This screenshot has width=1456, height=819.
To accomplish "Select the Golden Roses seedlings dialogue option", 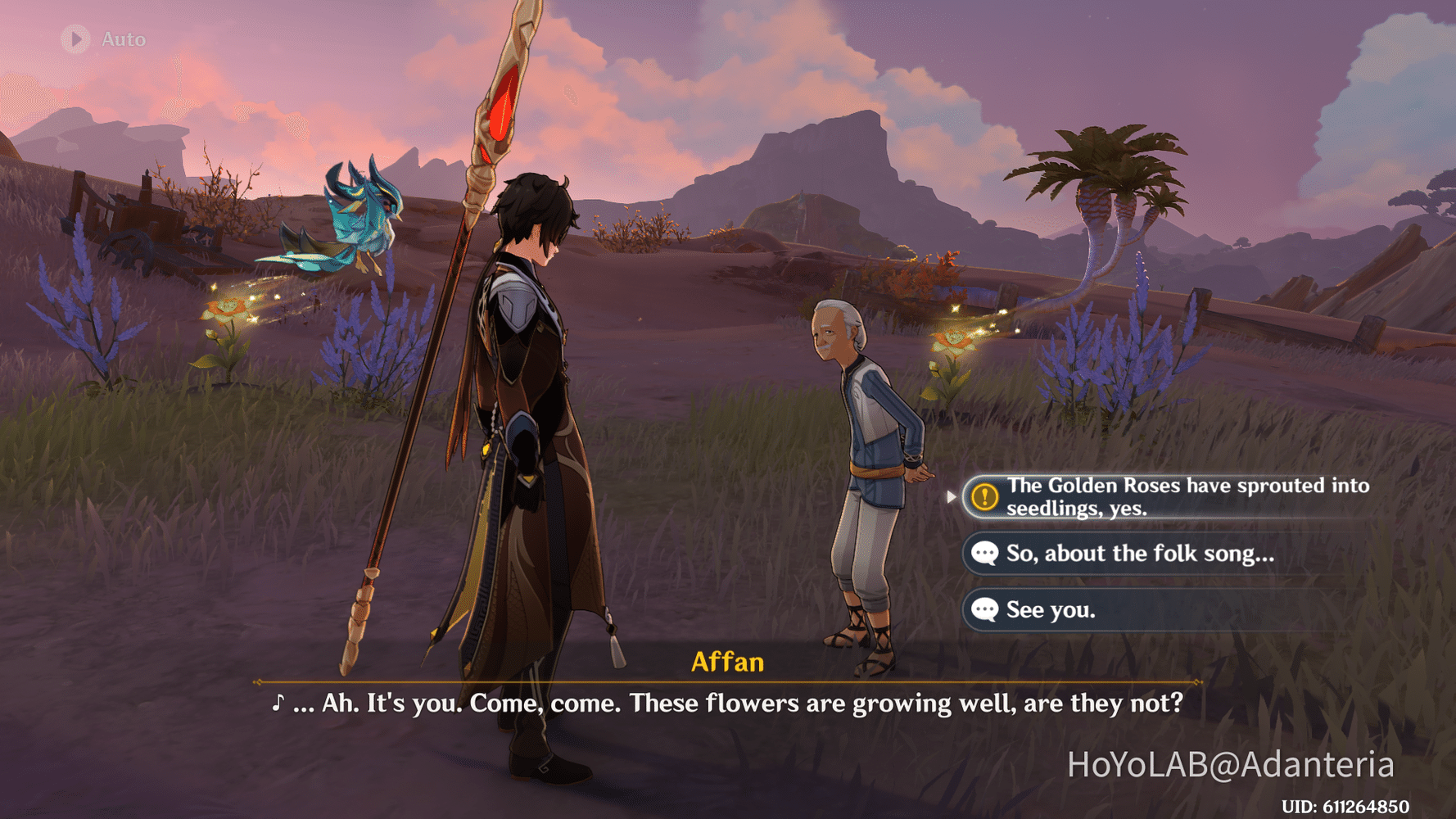I will (1171, 496).
